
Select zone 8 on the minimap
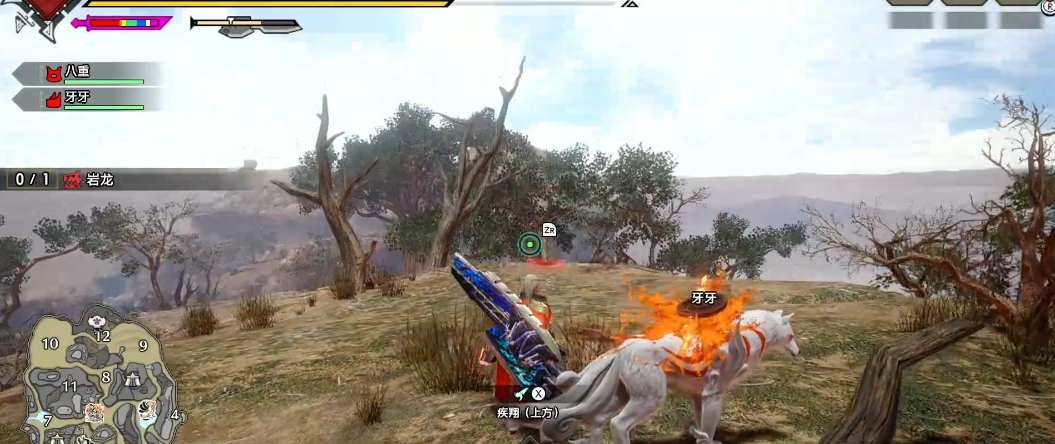tap(105, 377)
